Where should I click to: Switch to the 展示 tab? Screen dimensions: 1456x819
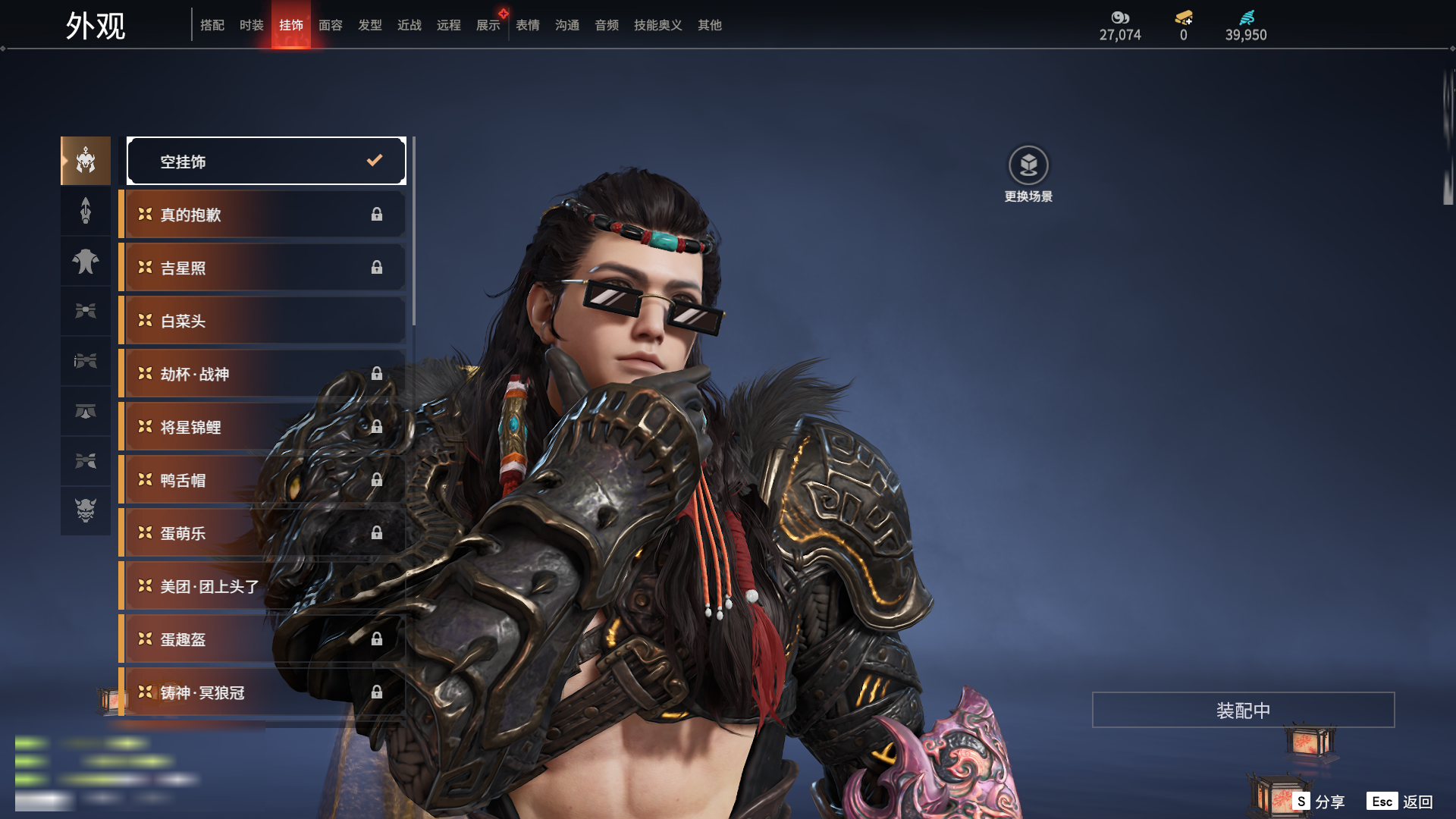pyautogui.click(x=488, y=25)
